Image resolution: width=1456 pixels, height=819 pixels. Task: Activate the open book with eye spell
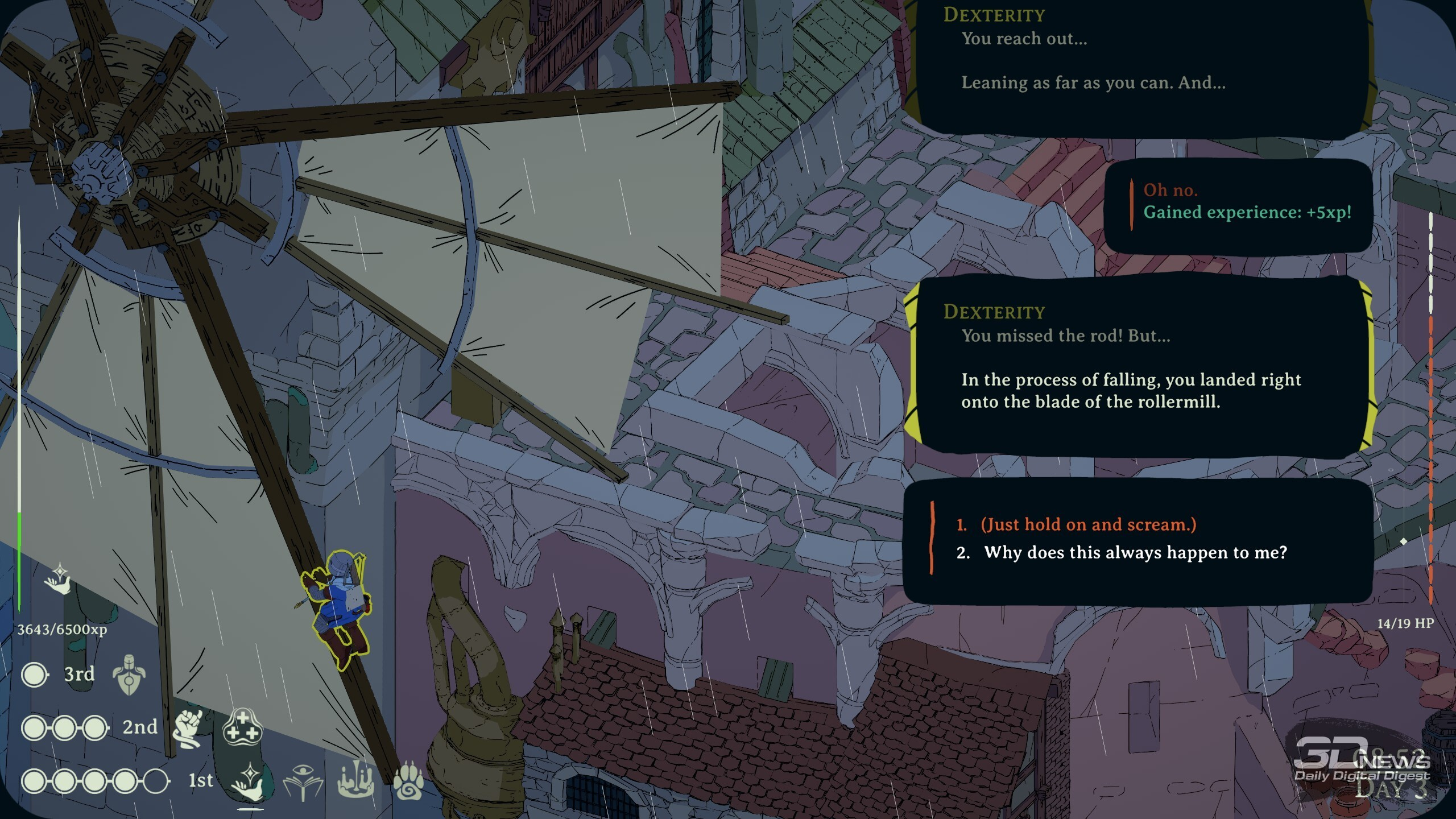pos(303,781)
